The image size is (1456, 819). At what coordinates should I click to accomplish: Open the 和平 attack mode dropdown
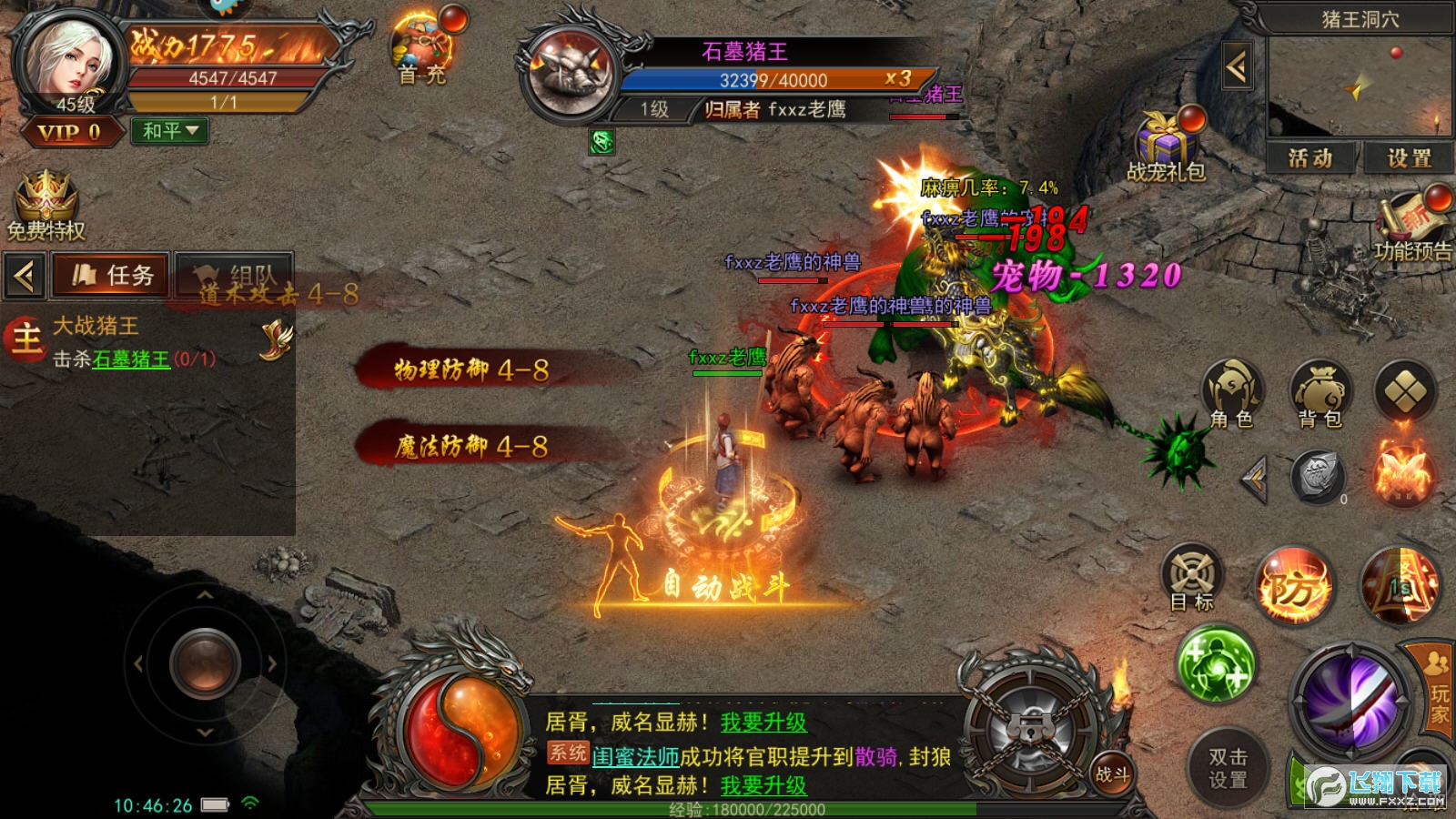170,131
